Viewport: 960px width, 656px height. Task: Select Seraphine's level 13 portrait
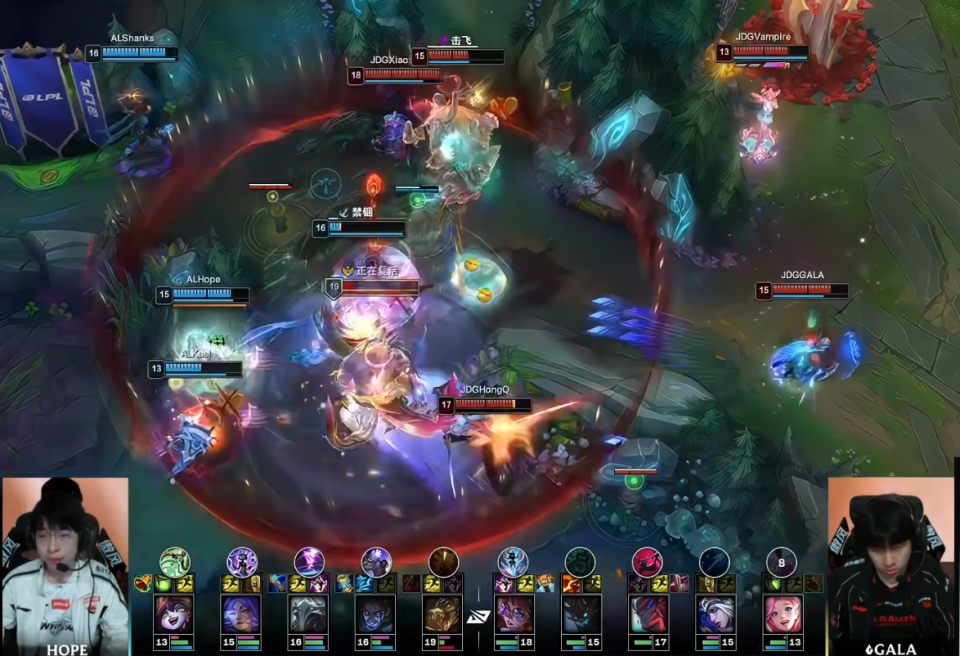pyautogui.click(x=782, y=614)
